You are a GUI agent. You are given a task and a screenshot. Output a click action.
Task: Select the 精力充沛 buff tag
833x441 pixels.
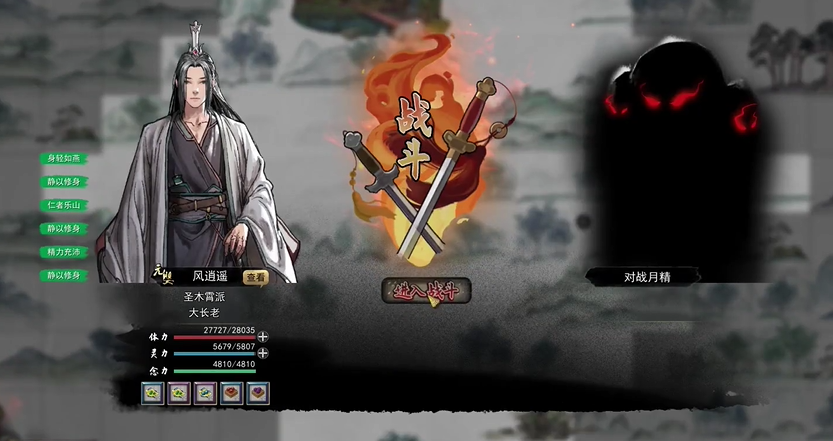(x=64, y=252)
